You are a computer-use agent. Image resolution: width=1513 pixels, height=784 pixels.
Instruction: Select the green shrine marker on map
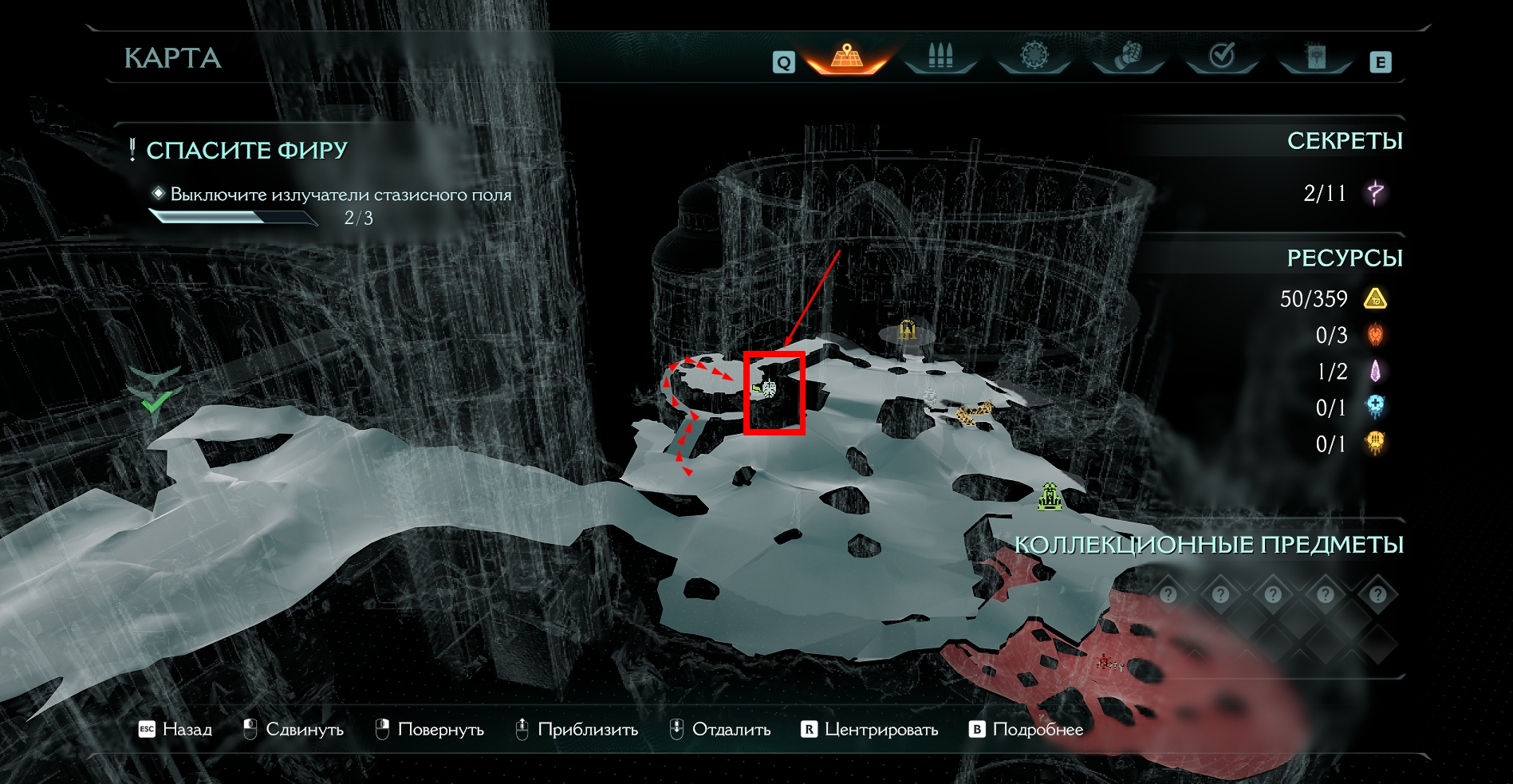pos(1050,496)
